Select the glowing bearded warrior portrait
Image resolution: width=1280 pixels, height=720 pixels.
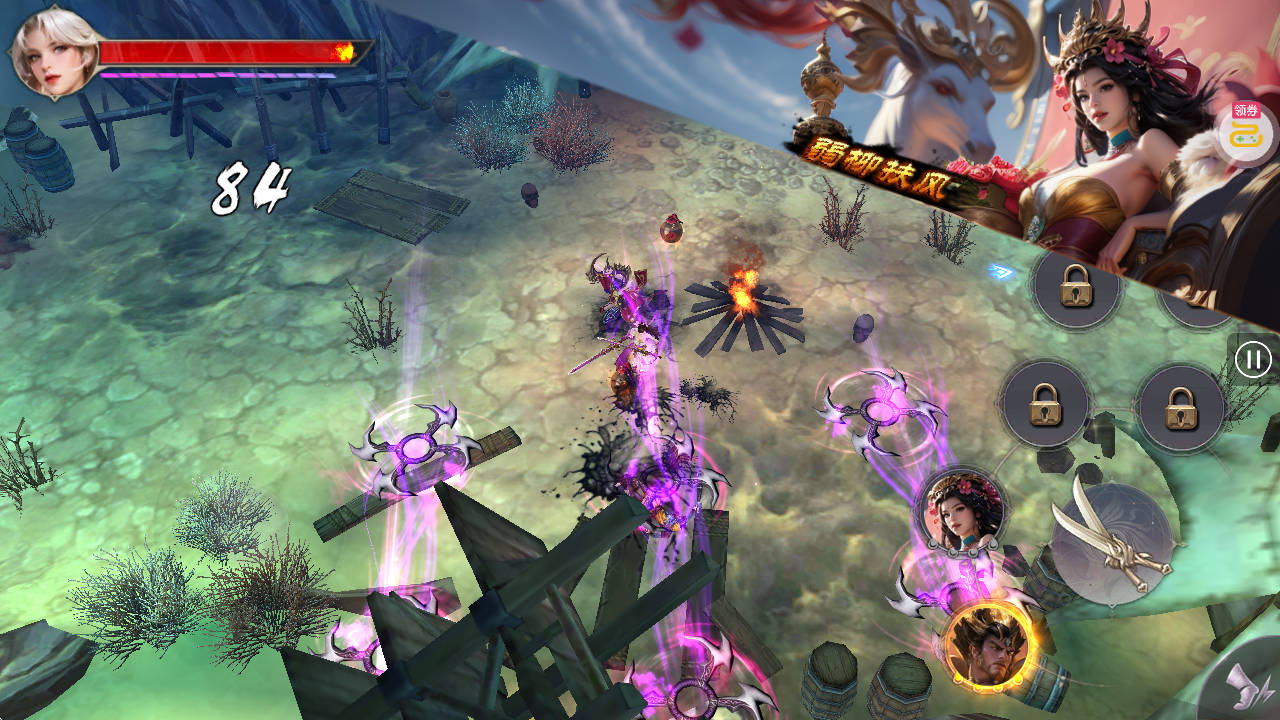[x=990, y=645]
